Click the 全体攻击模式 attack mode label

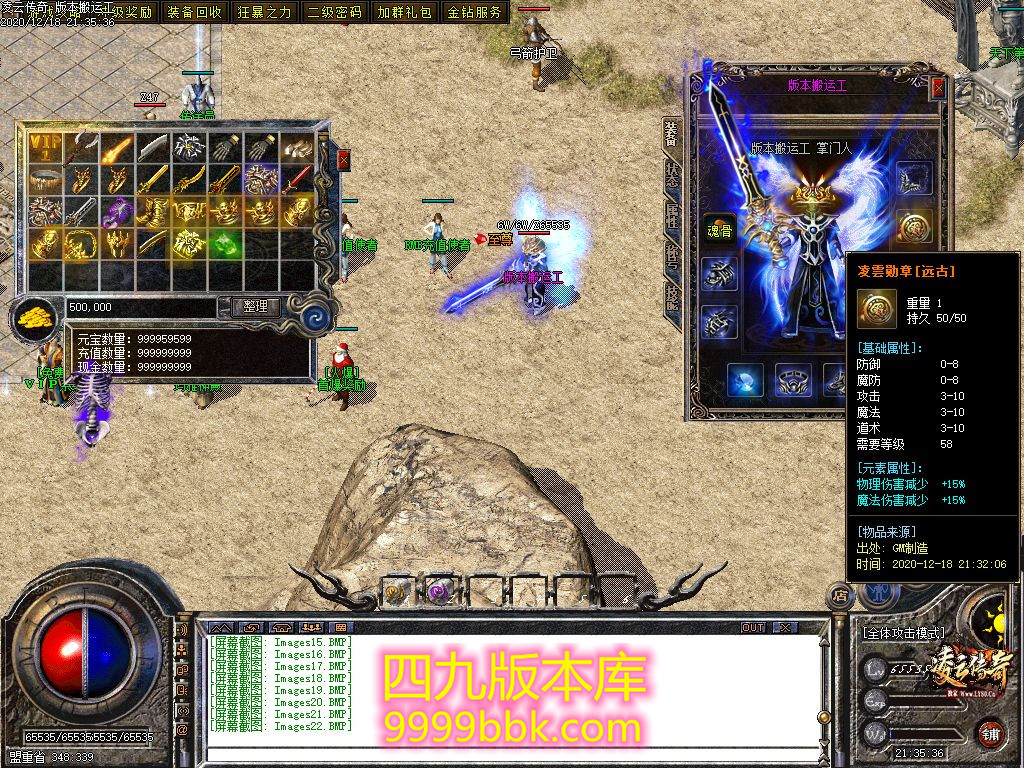coord(902,633)
